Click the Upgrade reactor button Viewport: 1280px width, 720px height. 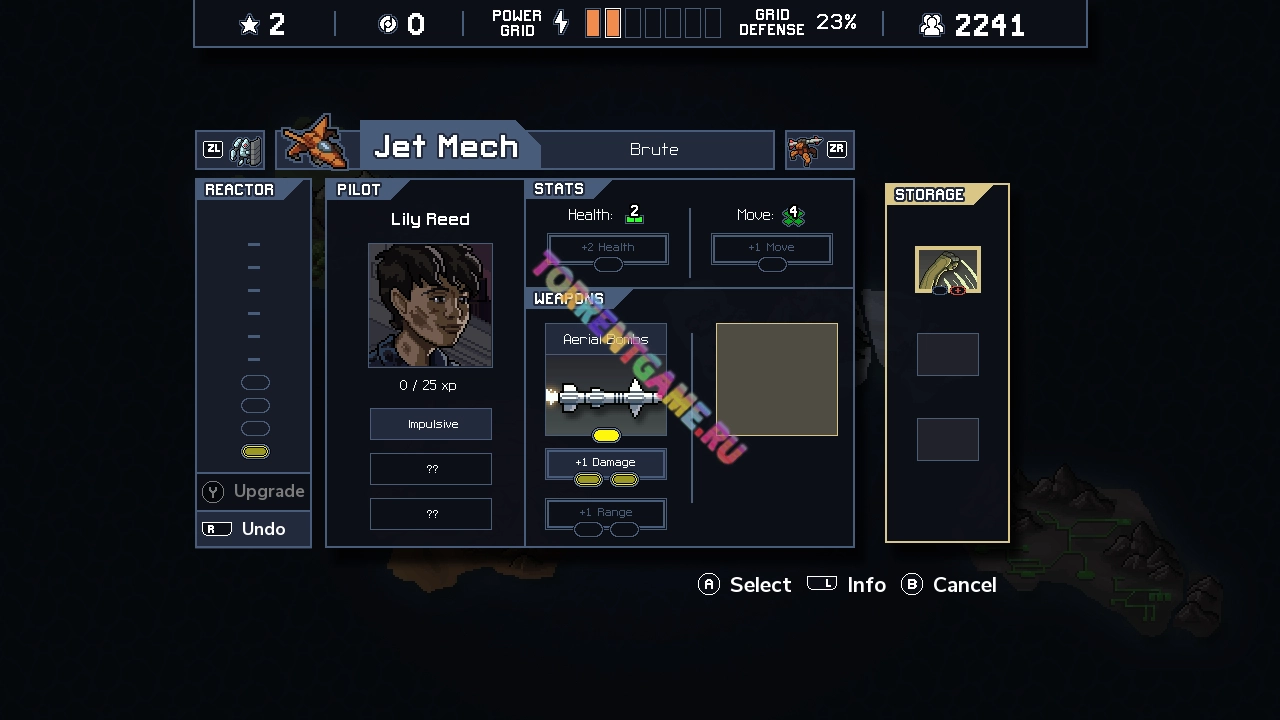(x=254, y=491)
